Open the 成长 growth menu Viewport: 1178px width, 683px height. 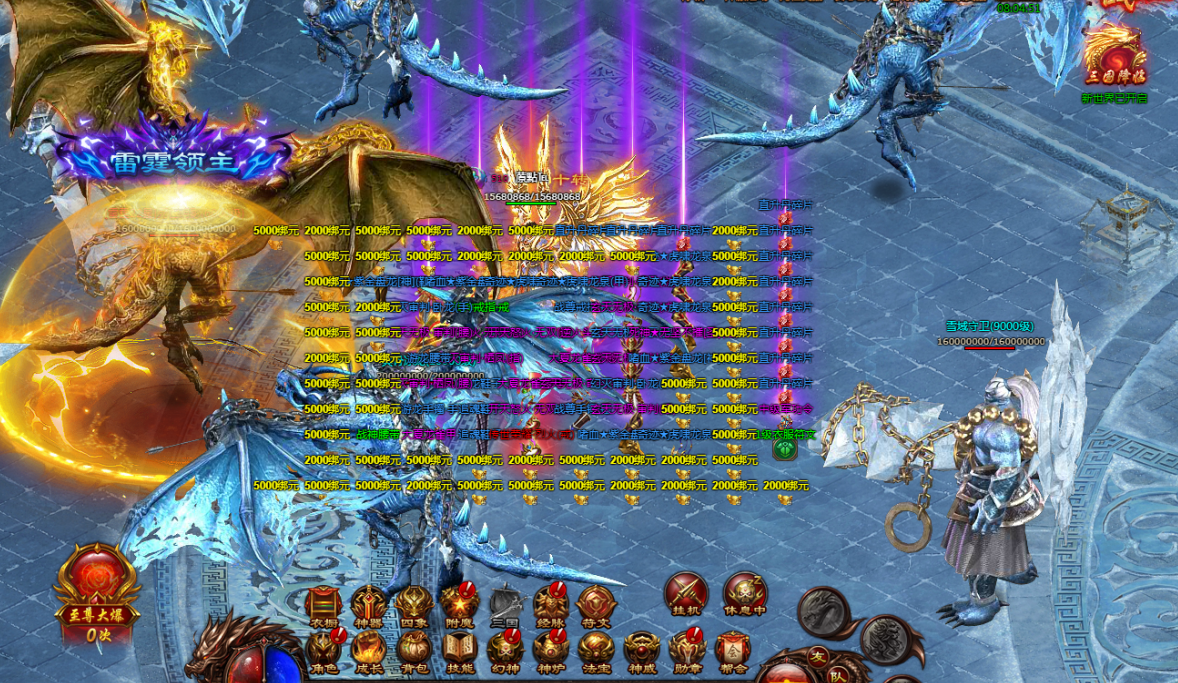pyautogui.click(x=368, y=651)
